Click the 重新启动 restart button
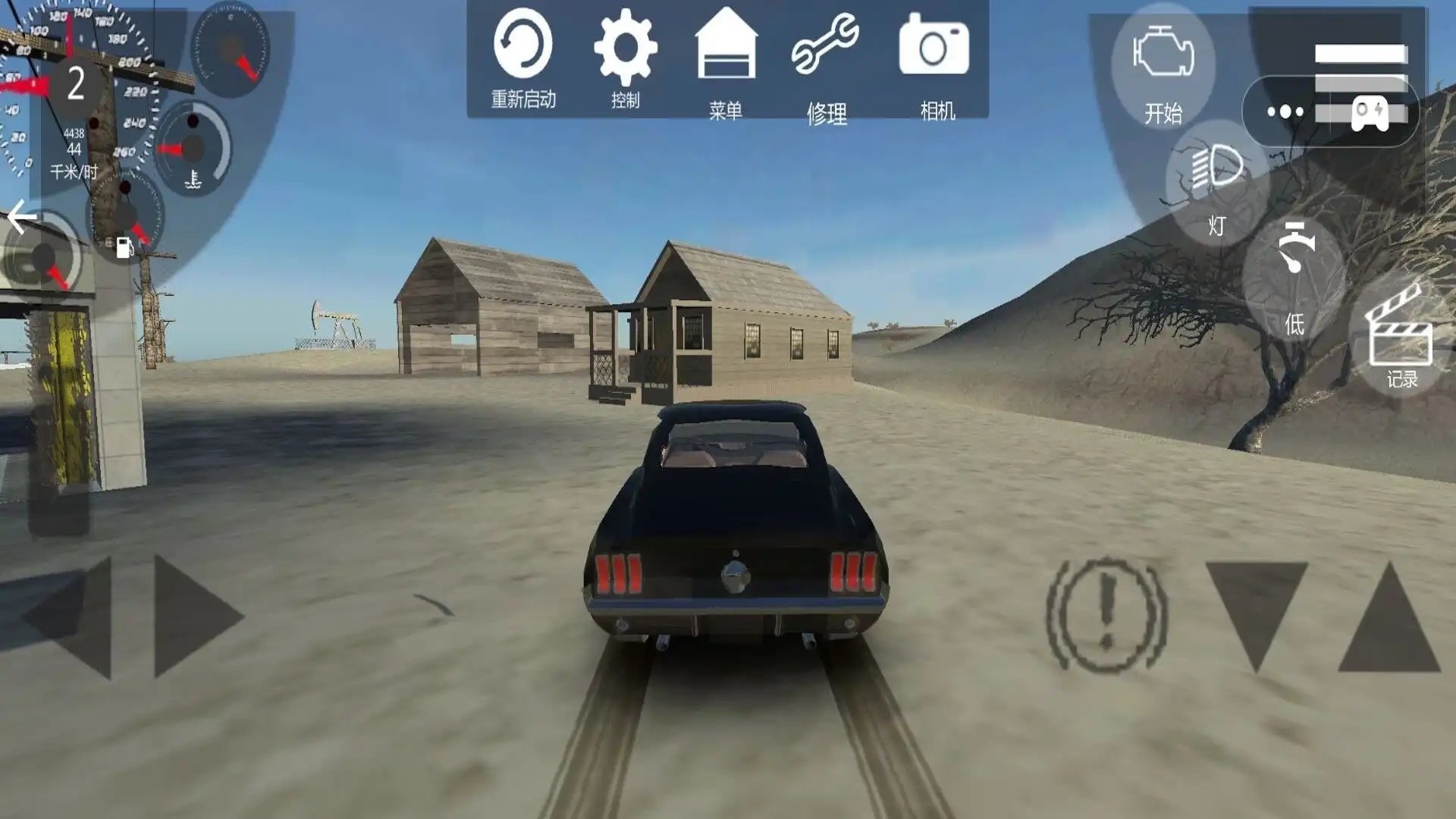This screenshot has width=1456, height=819. (522, 58)
